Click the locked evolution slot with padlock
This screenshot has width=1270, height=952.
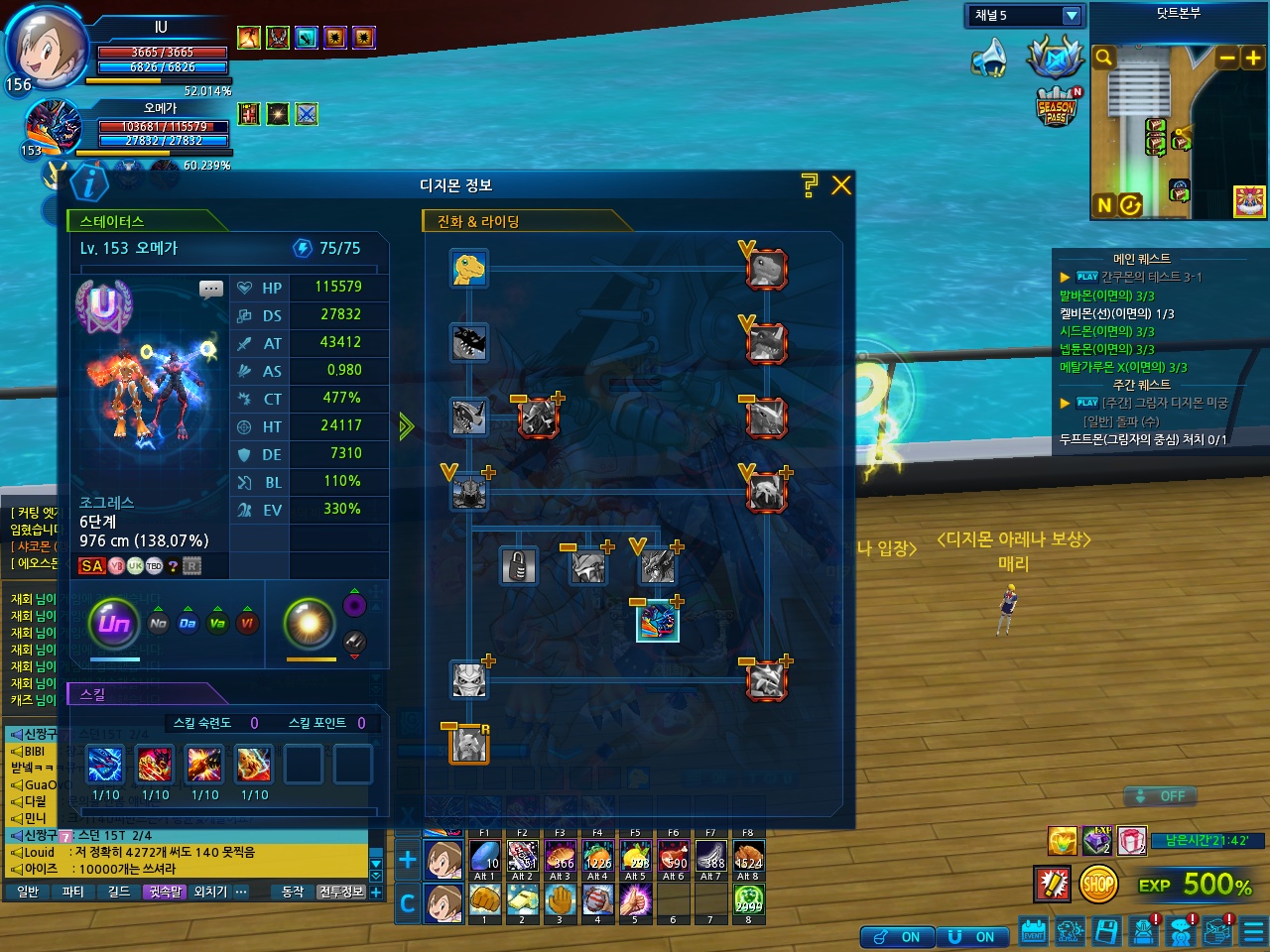point(518,566)
